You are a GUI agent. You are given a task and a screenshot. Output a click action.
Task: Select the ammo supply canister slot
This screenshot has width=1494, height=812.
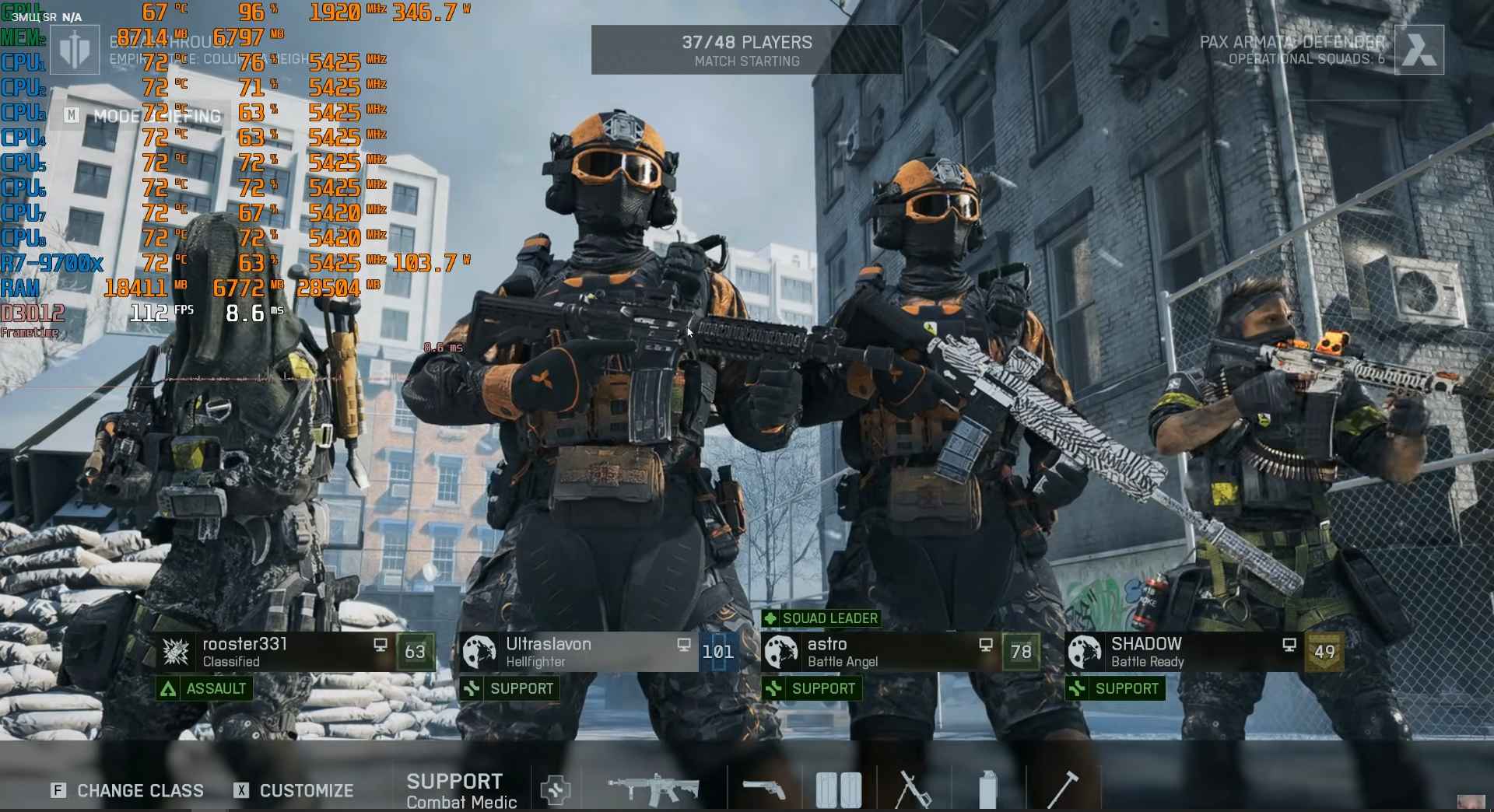989,787
